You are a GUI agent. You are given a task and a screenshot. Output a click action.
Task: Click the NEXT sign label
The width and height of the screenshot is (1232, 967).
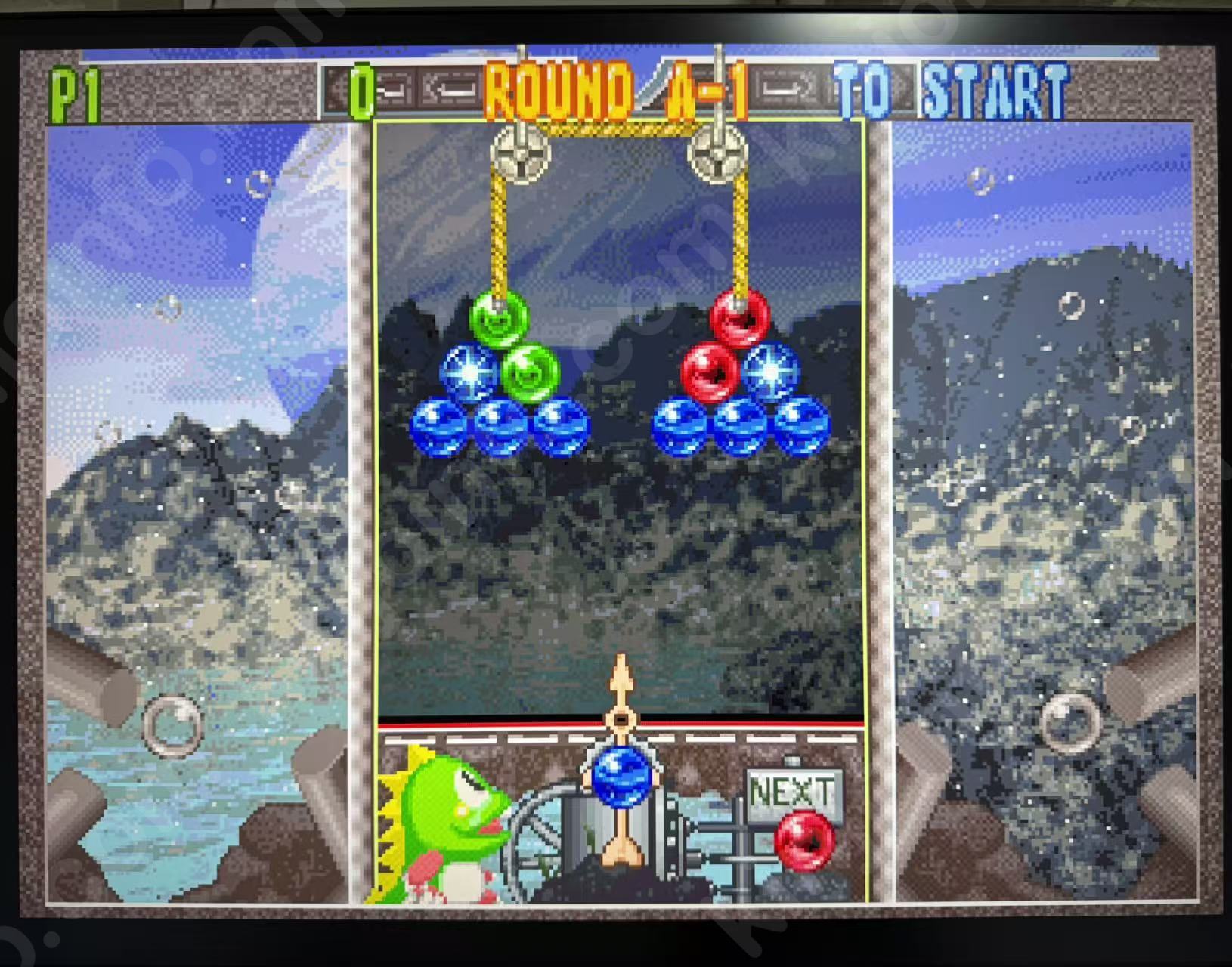[x=794, y=792]
